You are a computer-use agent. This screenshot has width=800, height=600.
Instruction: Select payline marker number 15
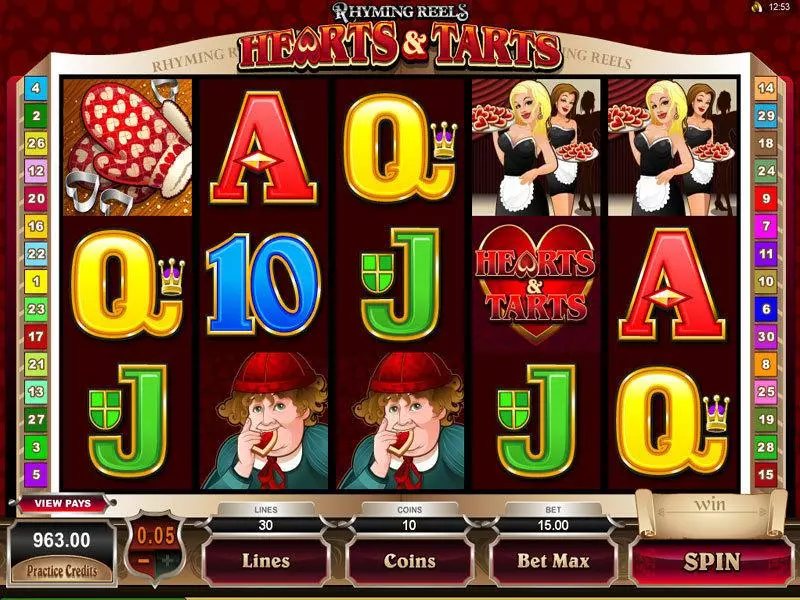pos(766,474)
